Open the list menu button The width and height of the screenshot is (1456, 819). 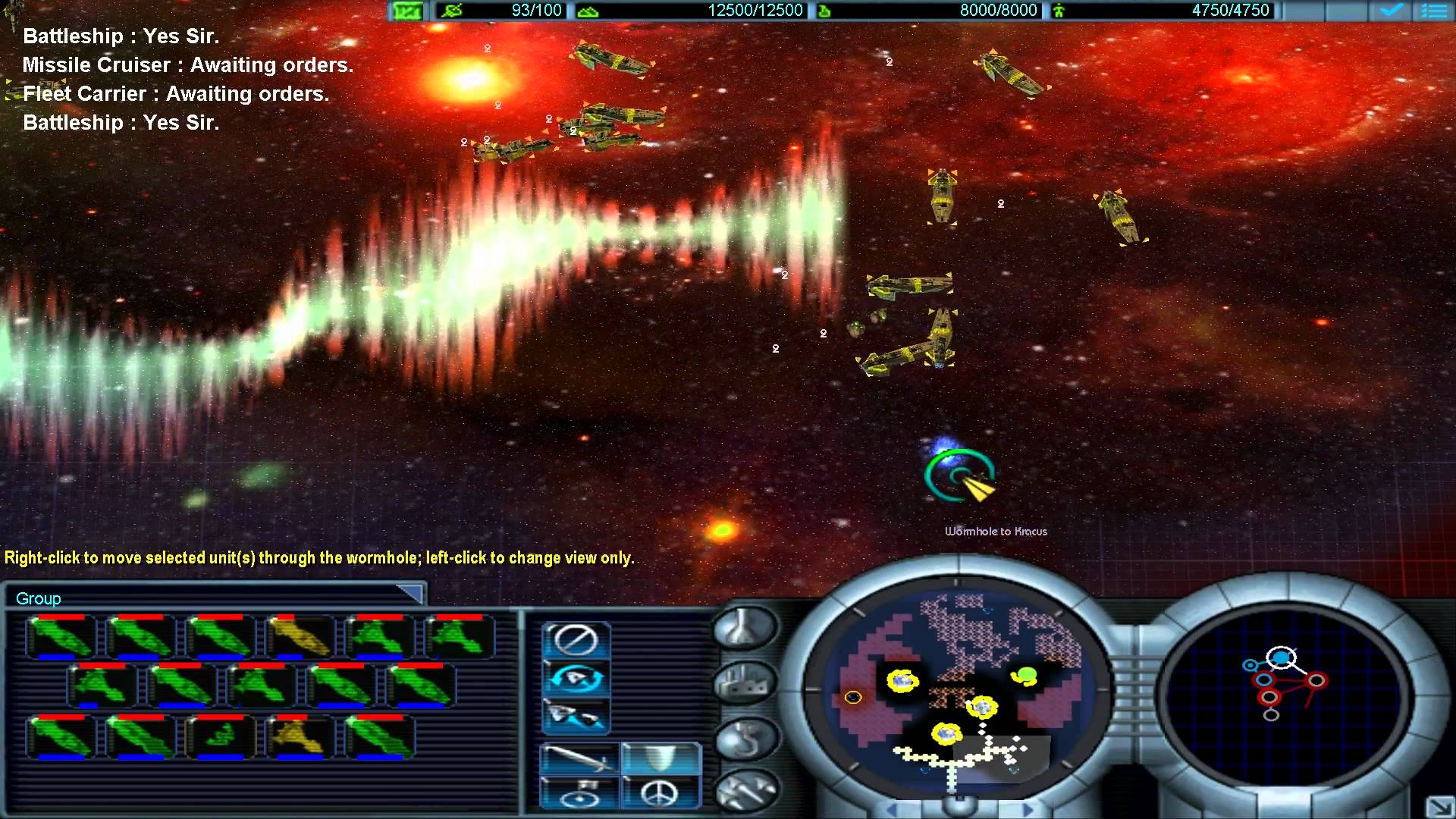click(x=1434, y=11)
